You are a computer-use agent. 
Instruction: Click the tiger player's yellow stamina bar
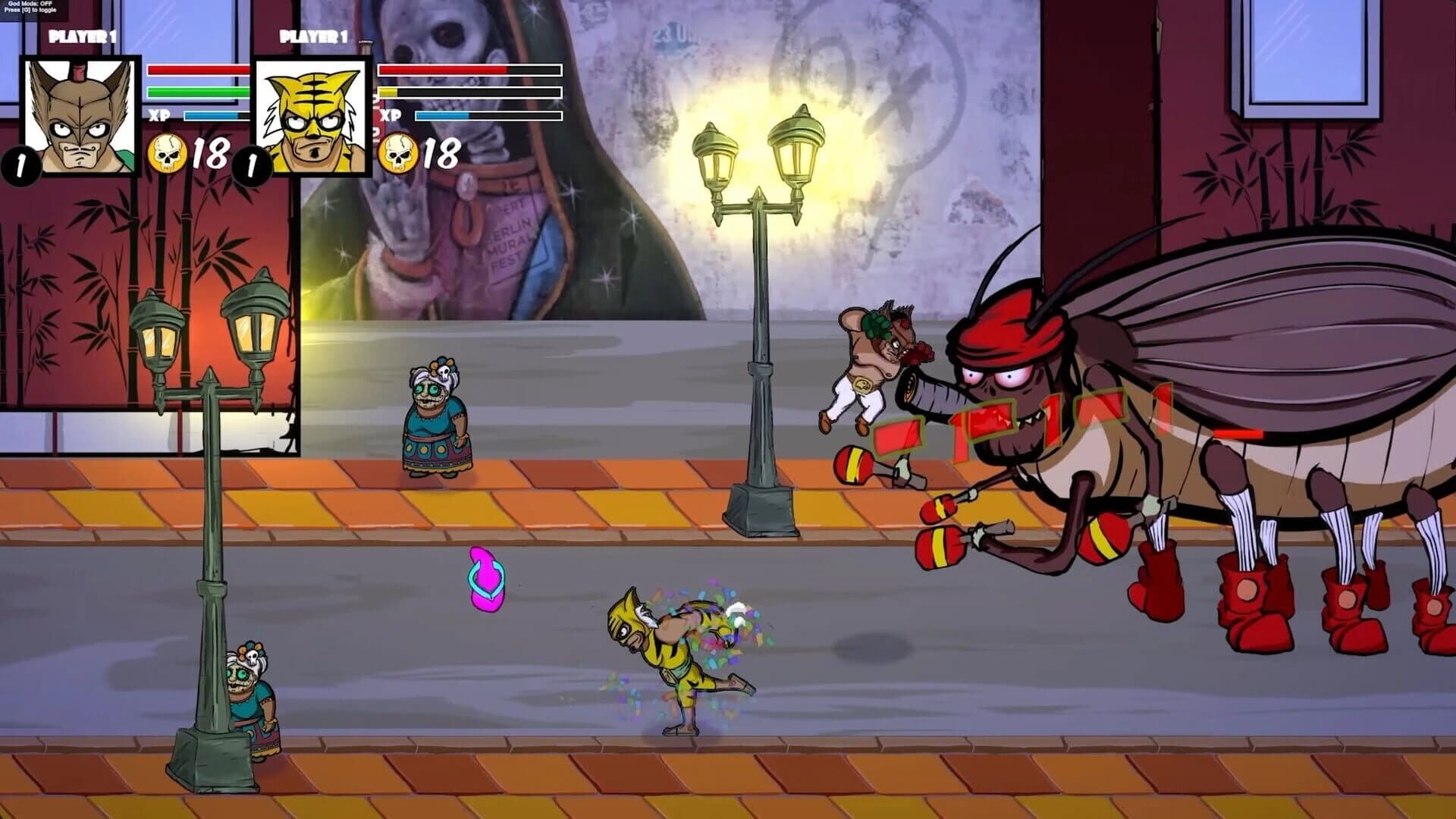[391, 91]
